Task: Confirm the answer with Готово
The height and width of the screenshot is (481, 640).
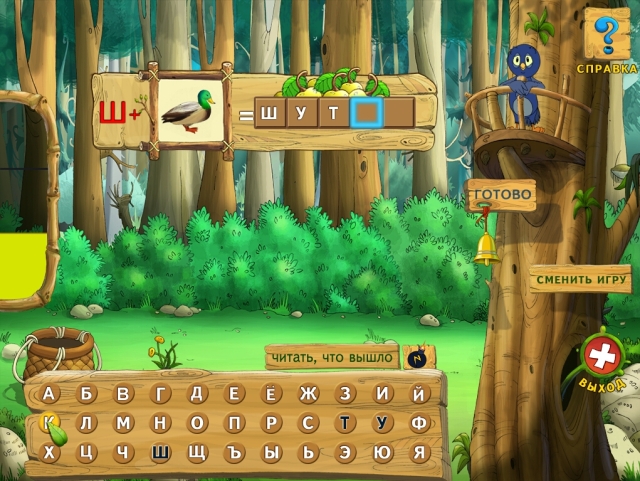Action: tap(501, 195)
